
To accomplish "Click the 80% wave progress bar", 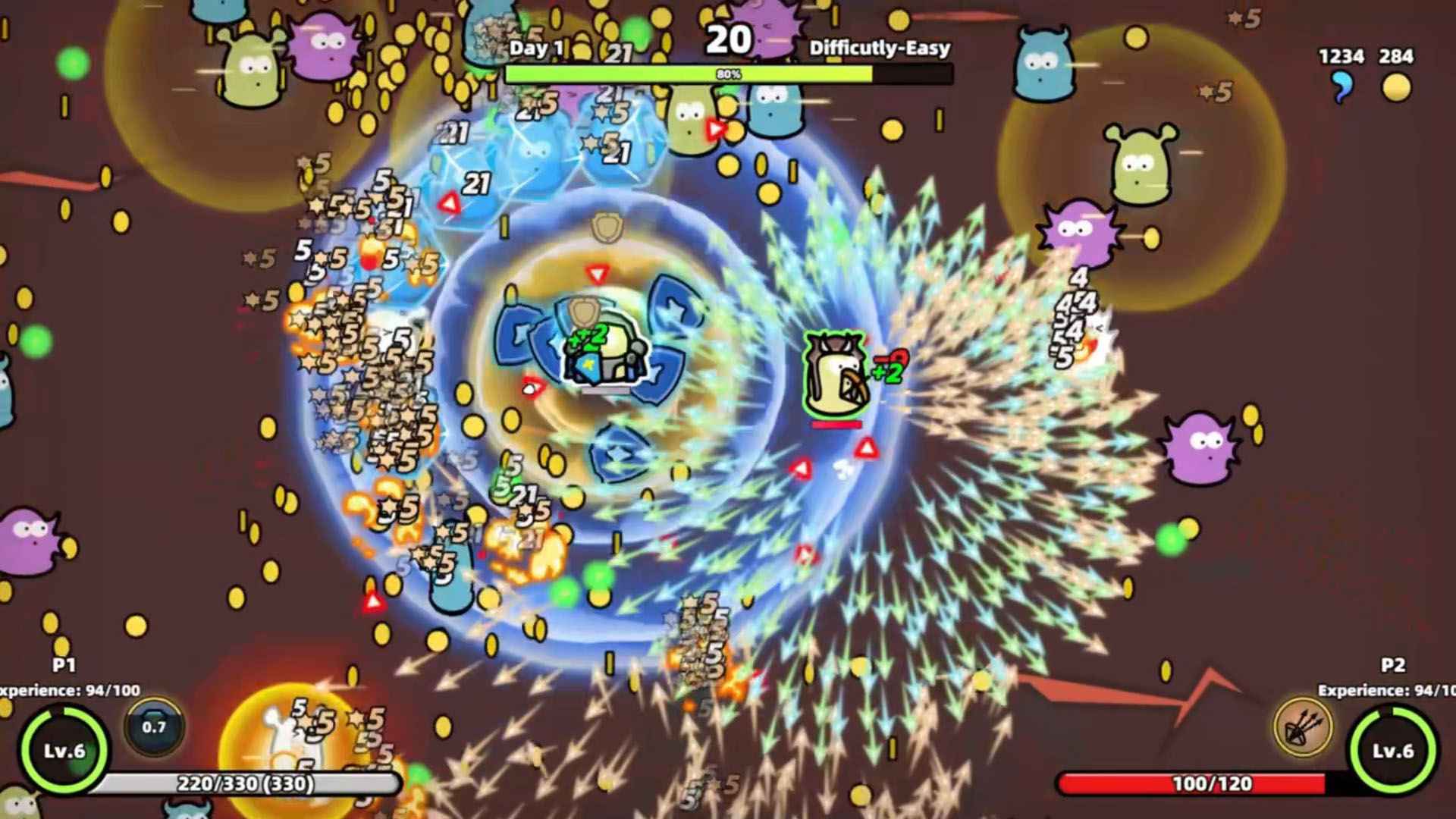I will 727,74.
